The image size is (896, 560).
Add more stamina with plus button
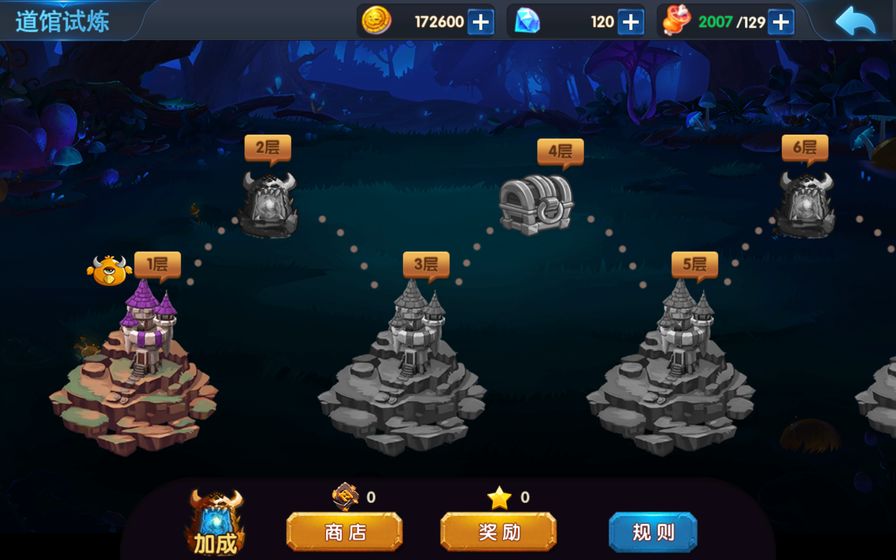point(781,21)
